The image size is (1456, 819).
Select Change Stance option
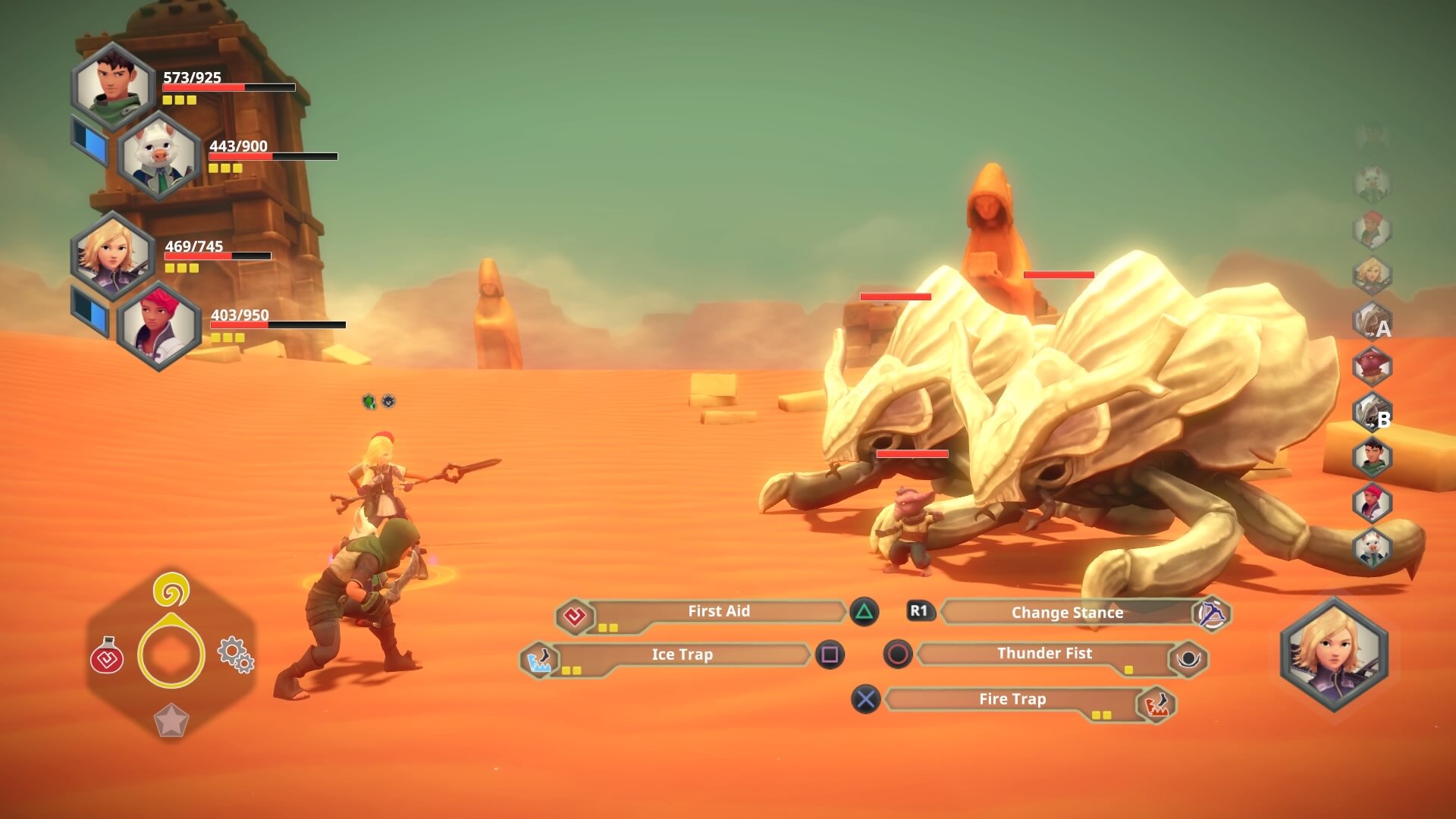tap(1066, 613)
